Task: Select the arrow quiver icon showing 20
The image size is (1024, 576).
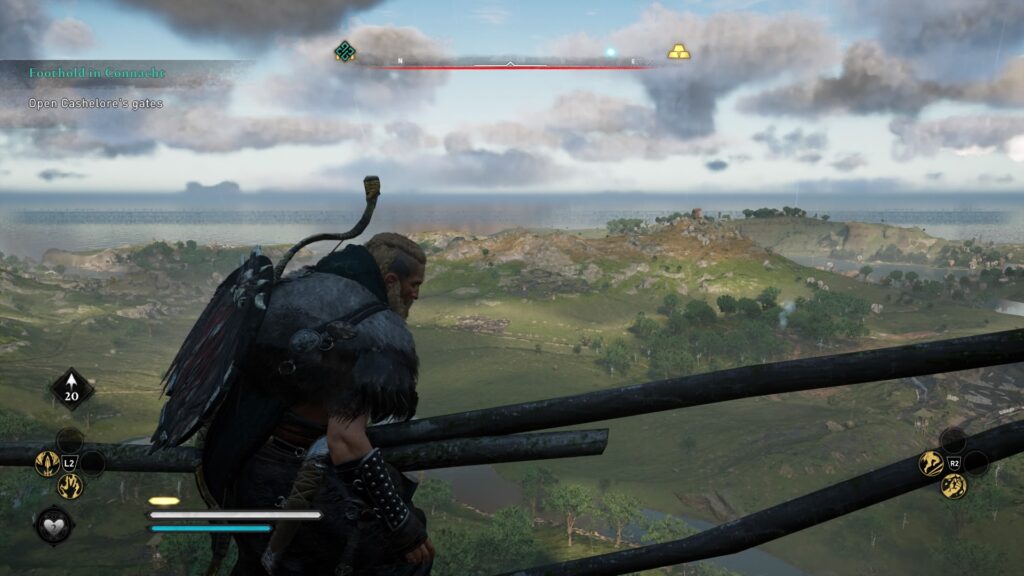Action: tap(72, 388)
